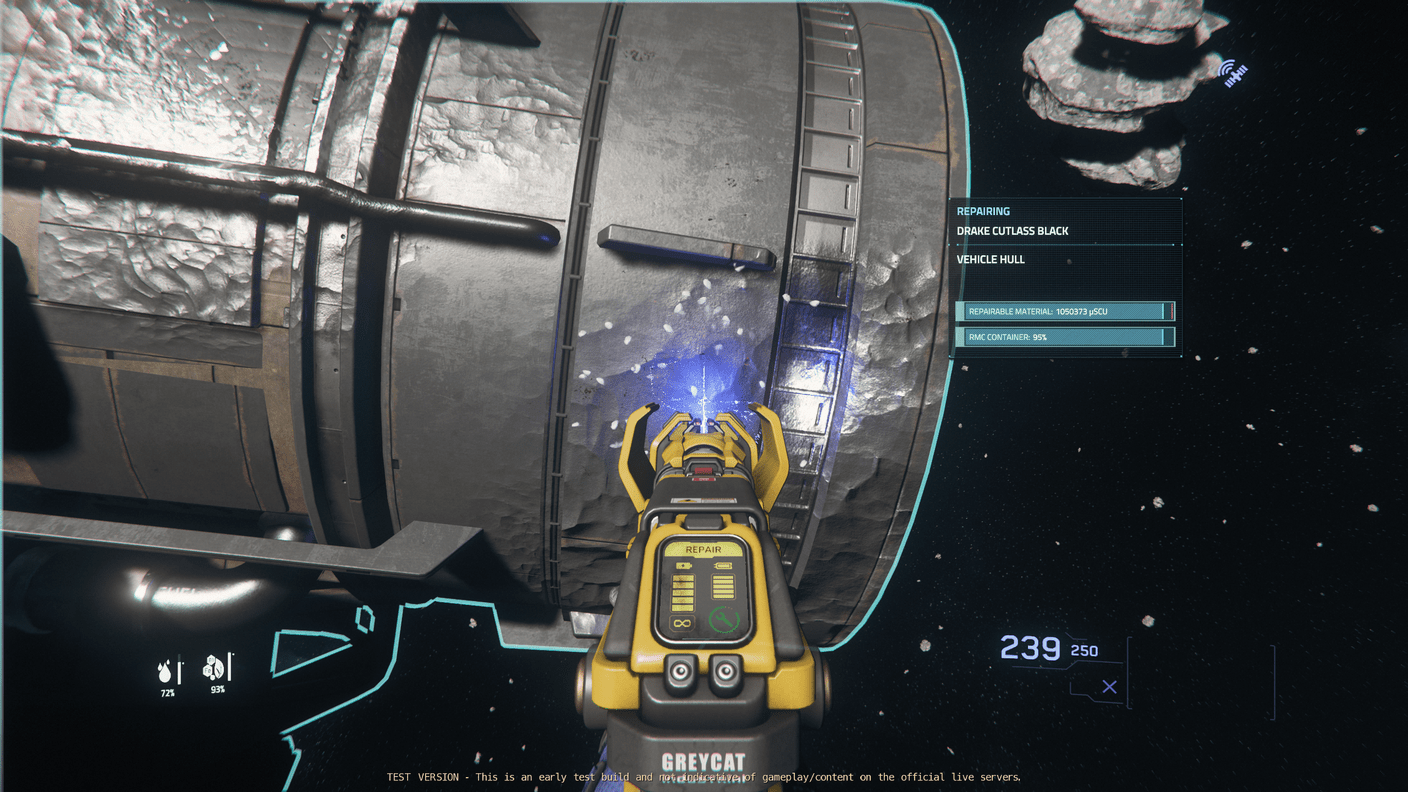This screenshot has width=1408, height=792.
Task: Click the battery charge icon on tool screen
Action: 684,565
